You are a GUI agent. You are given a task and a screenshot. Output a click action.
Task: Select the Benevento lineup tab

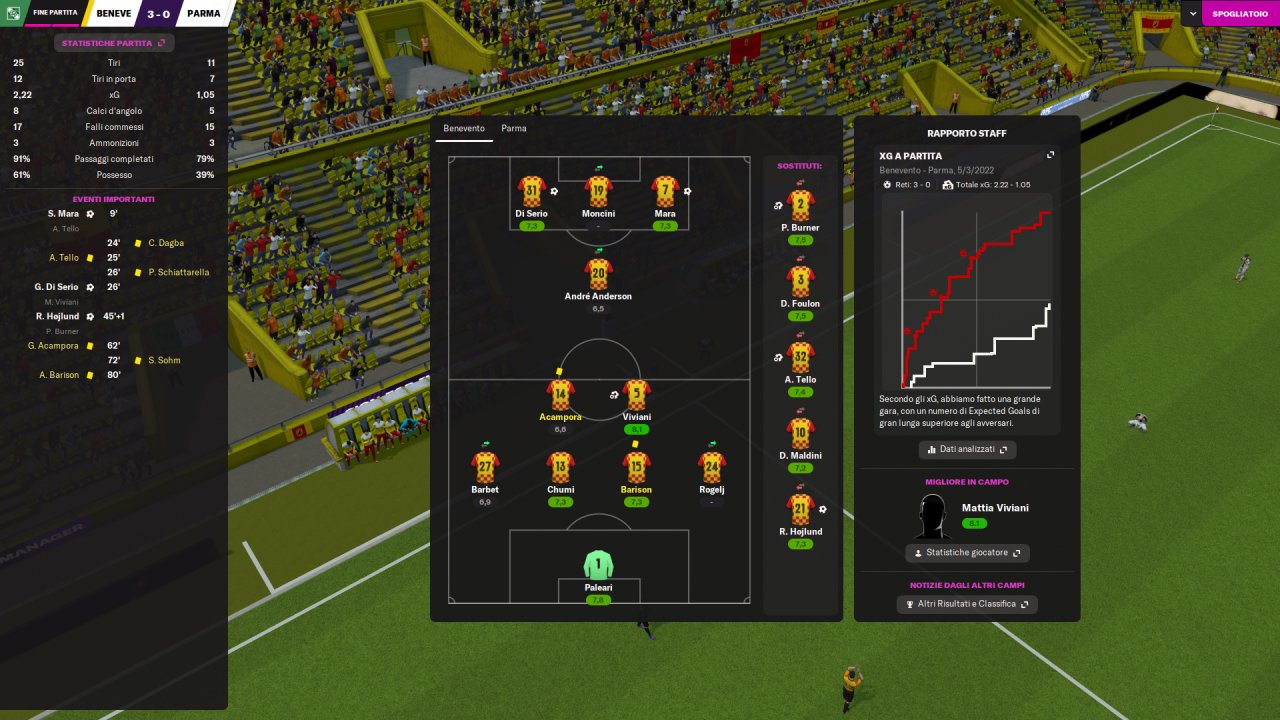464,129
